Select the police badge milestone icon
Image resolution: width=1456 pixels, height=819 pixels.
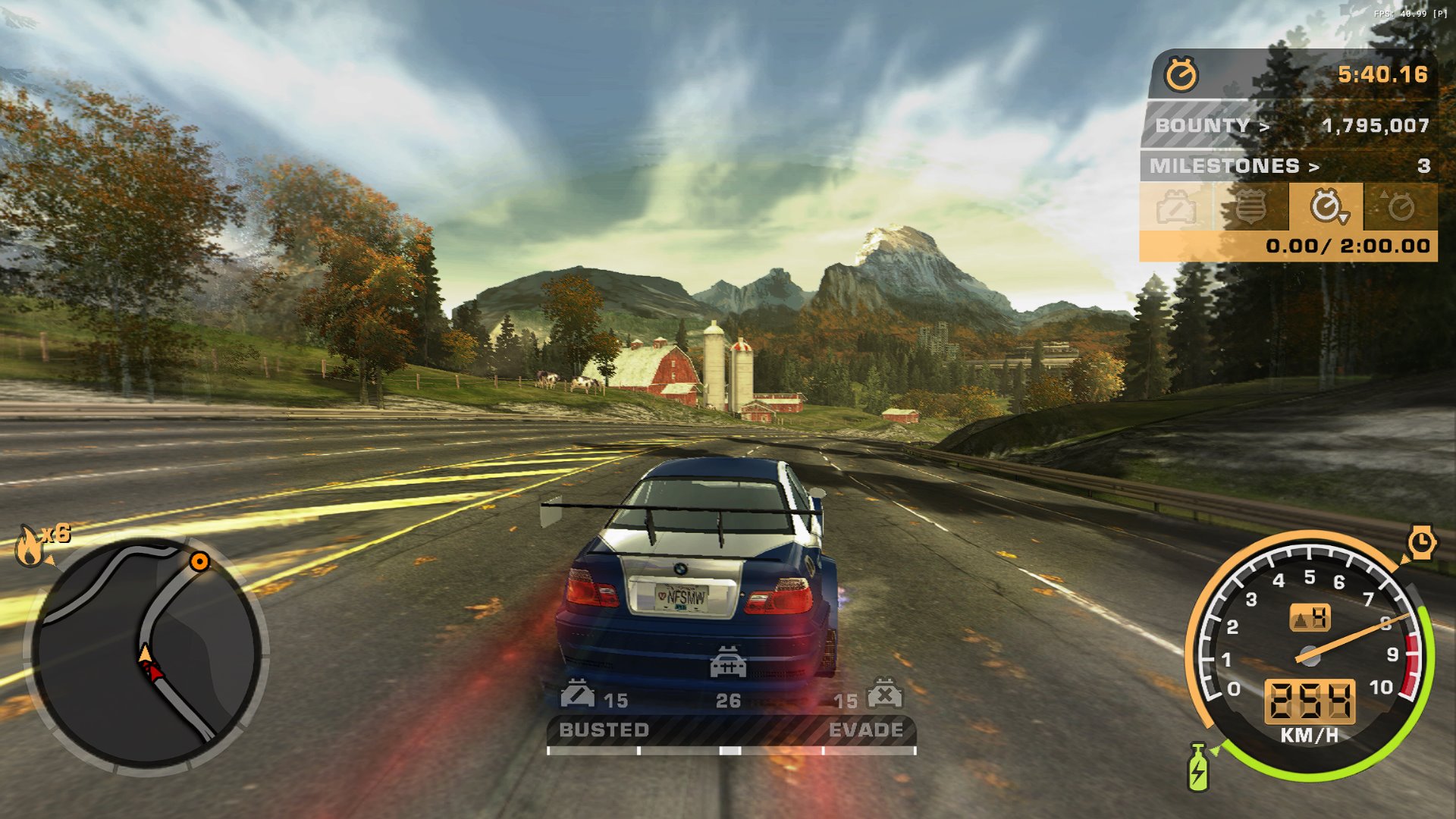tap(1251, 206)
